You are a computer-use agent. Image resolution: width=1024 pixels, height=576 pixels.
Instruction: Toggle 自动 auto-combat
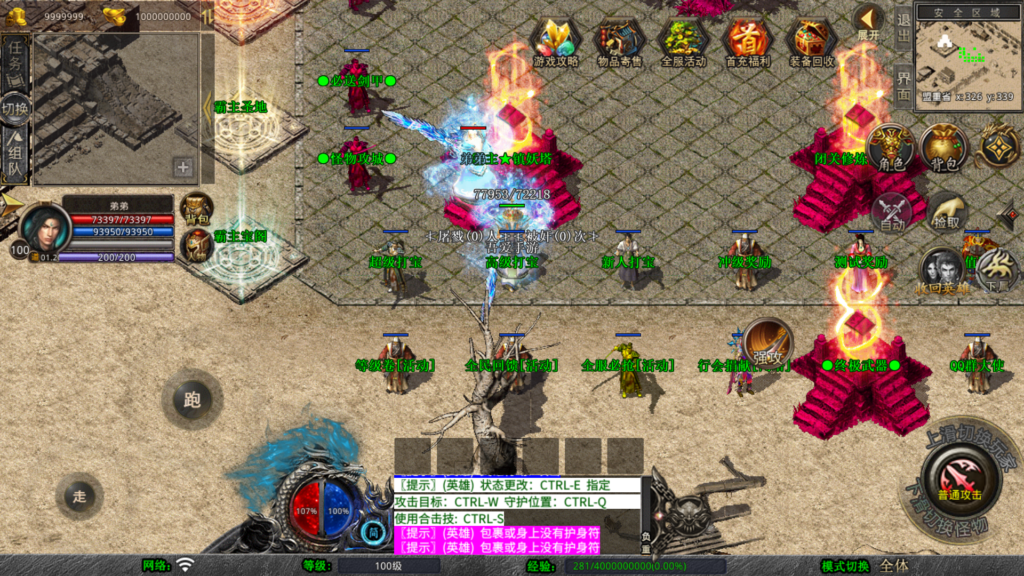point(892,212)
